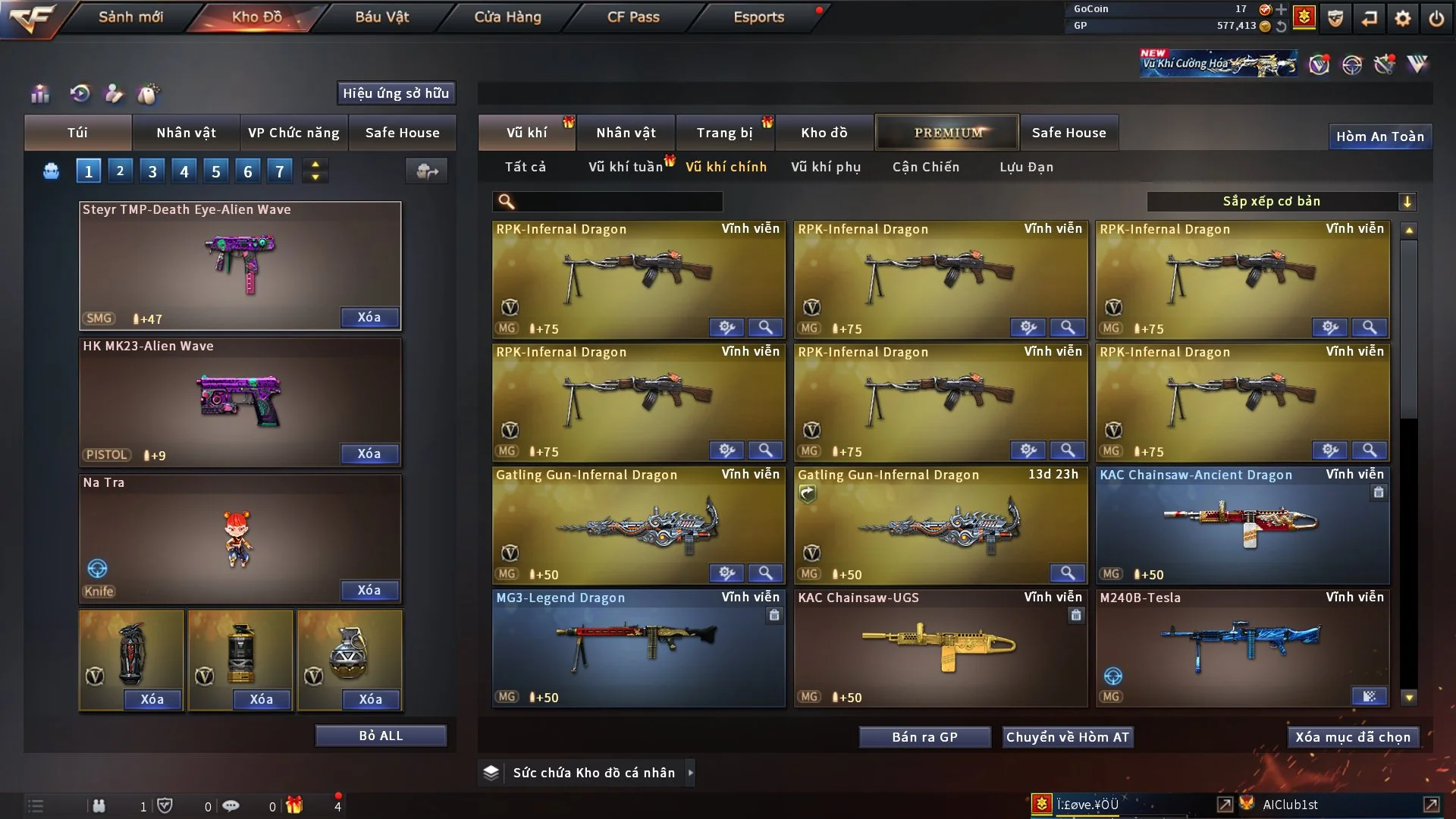
Task: Select bag slot number 3
Action: pyautogui.click(x=152, y=171)
